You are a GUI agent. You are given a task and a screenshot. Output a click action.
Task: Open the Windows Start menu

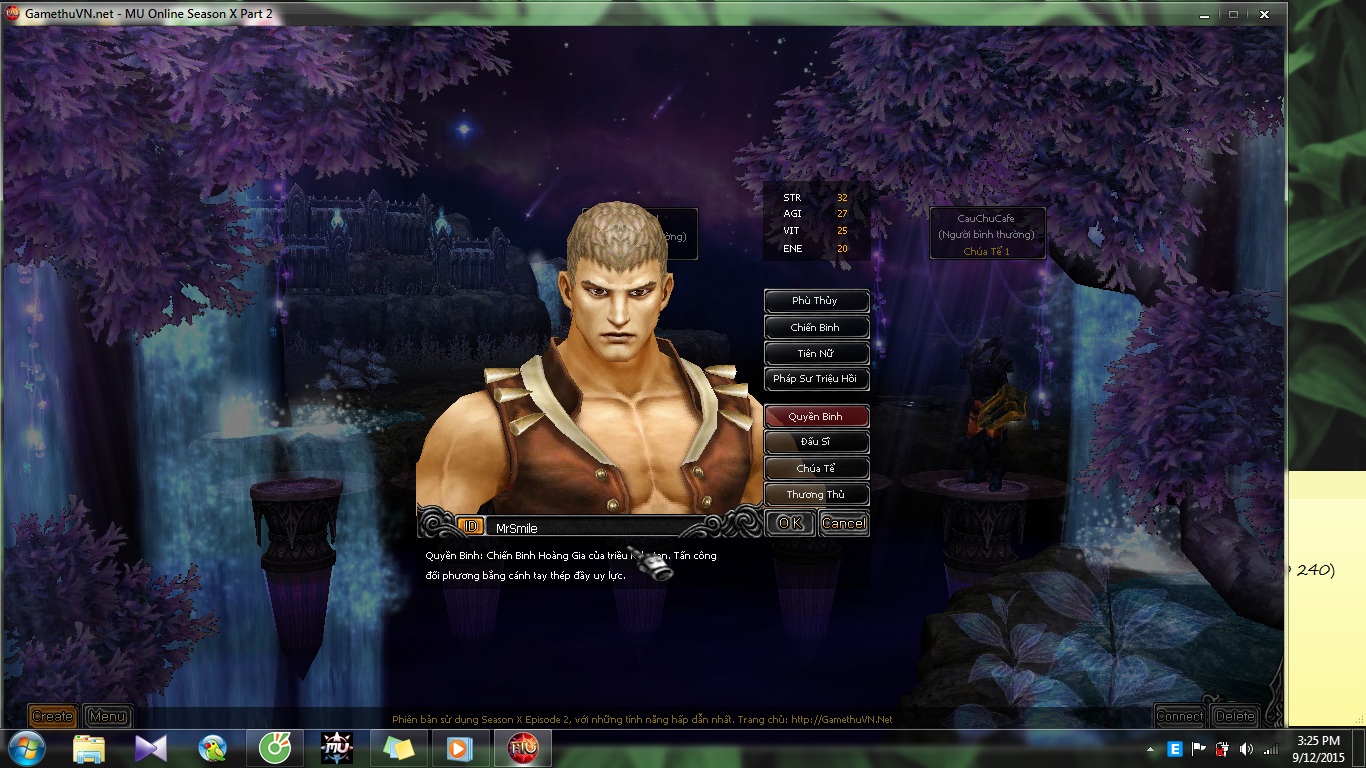(26, 748)
